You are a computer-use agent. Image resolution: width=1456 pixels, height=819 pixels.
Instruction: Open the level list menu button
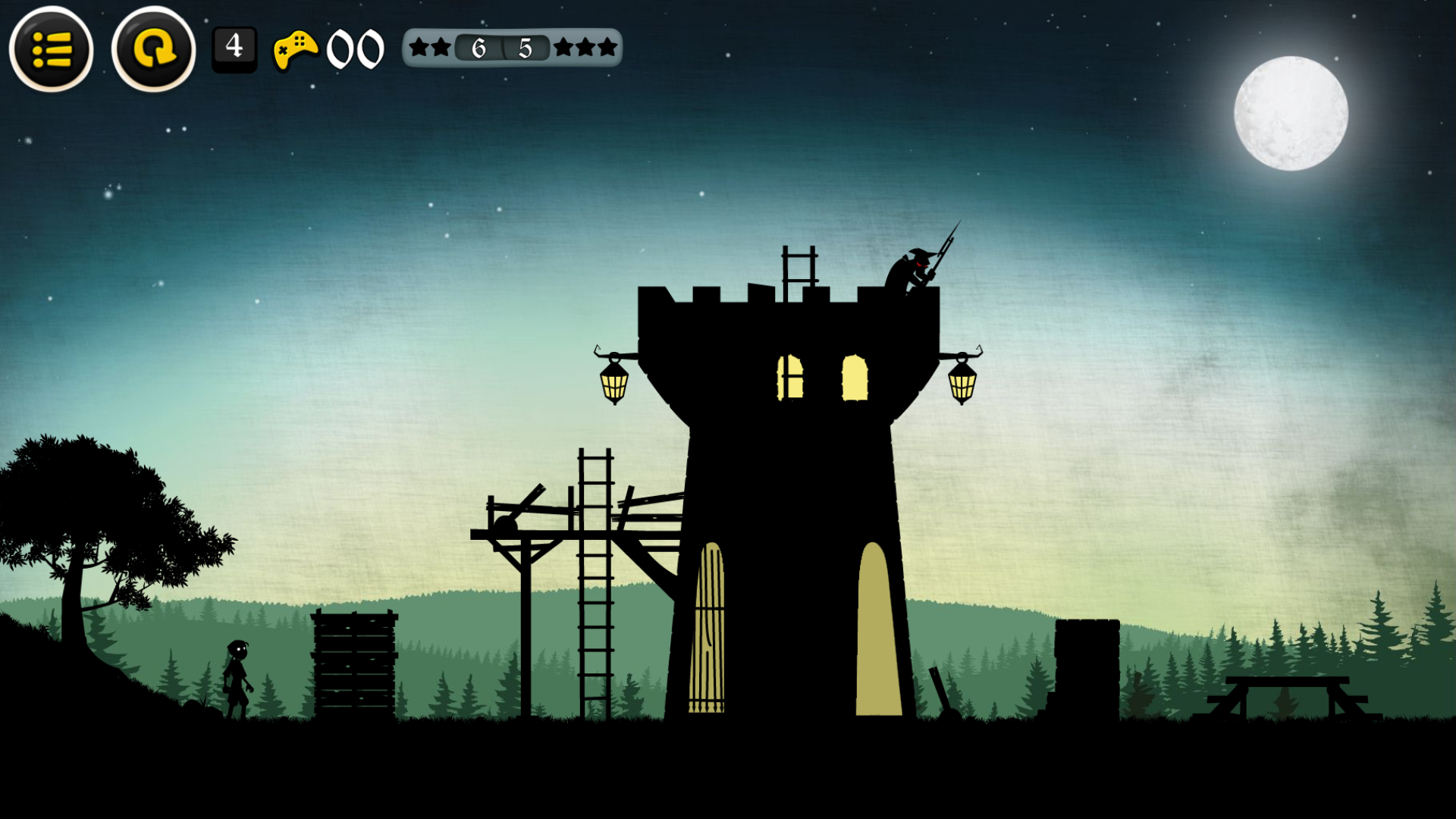click(52, 50)
